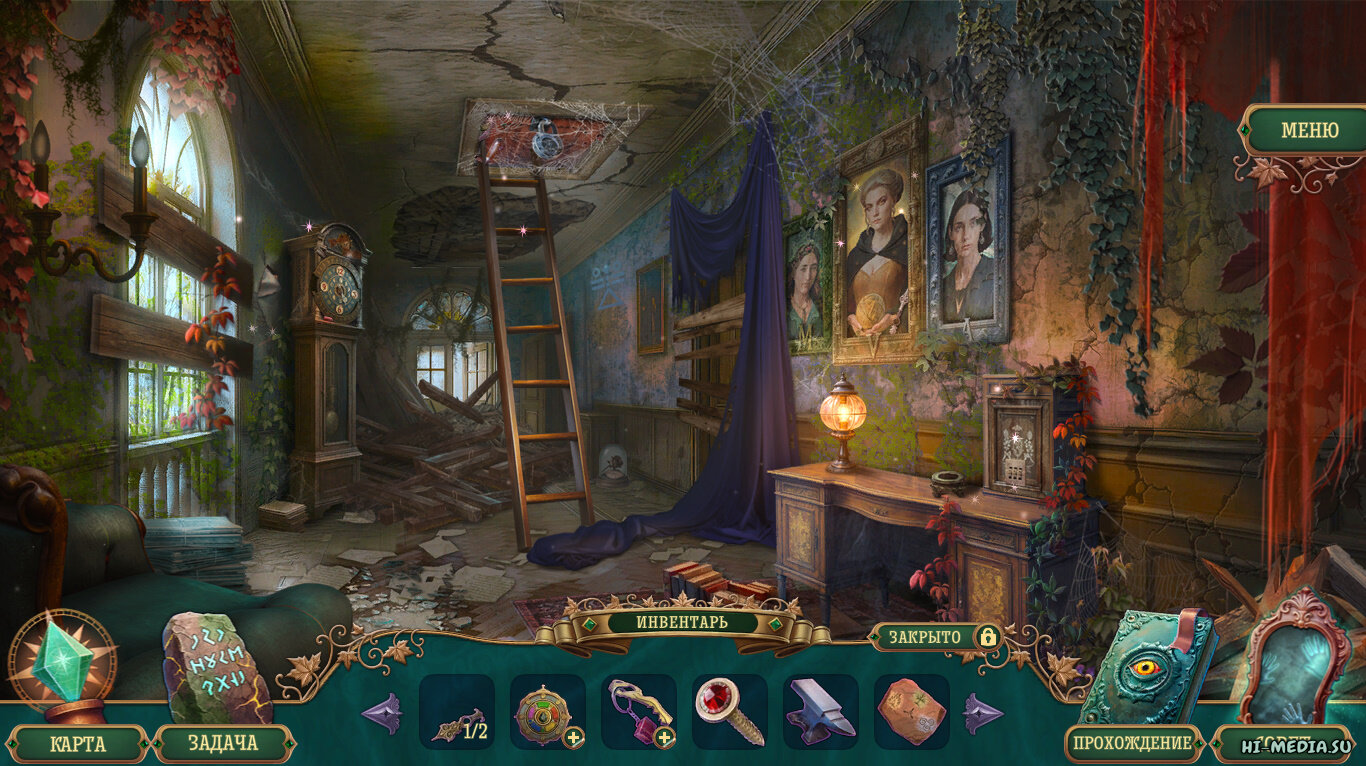The width and height of the screenshot is (1366, 766).
Task: Click the ИНВЕНТАРЬ banner label
Action: click(x=682, y=622)
